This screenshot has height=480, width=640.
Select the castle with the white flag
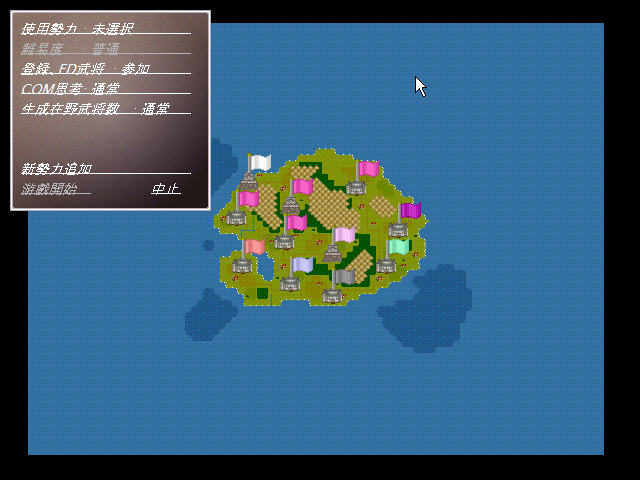pyautogui.click(x=249, y=181)
